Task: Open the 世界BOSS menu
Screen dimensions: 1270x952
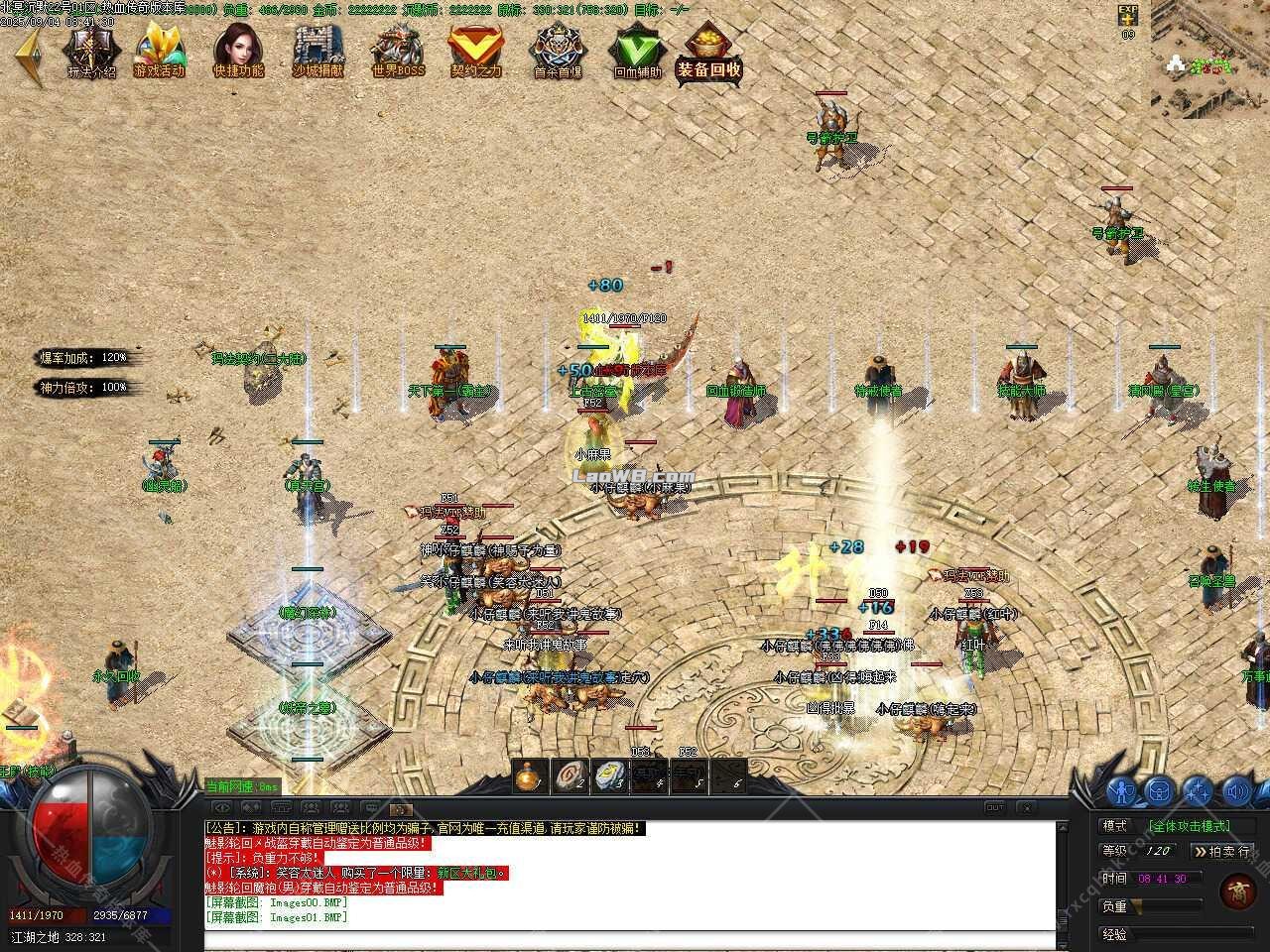Action: [397, 50]
